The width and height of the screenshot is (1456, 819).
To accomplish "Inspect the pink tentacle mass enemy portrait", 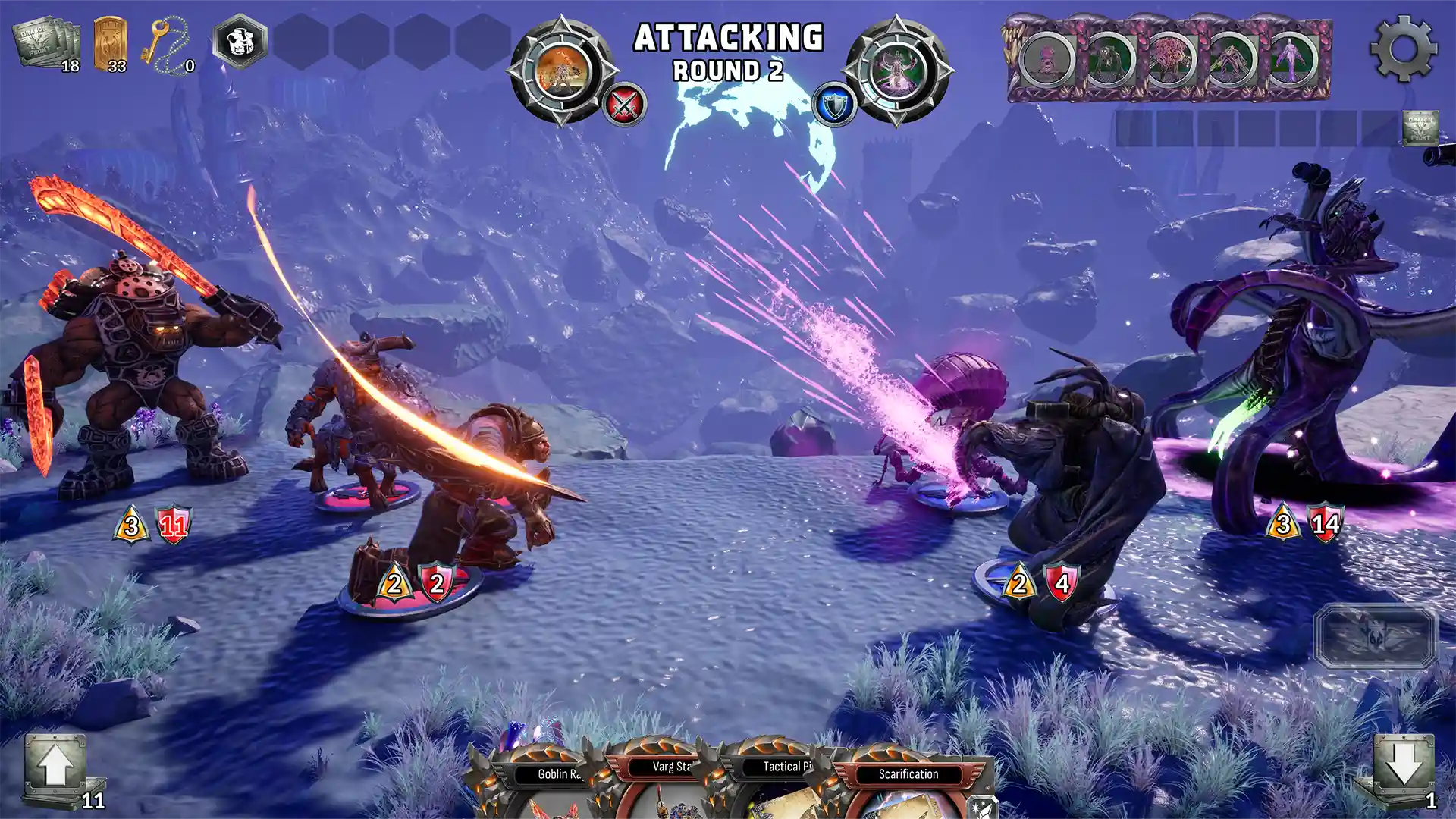I will point(1169,59).
